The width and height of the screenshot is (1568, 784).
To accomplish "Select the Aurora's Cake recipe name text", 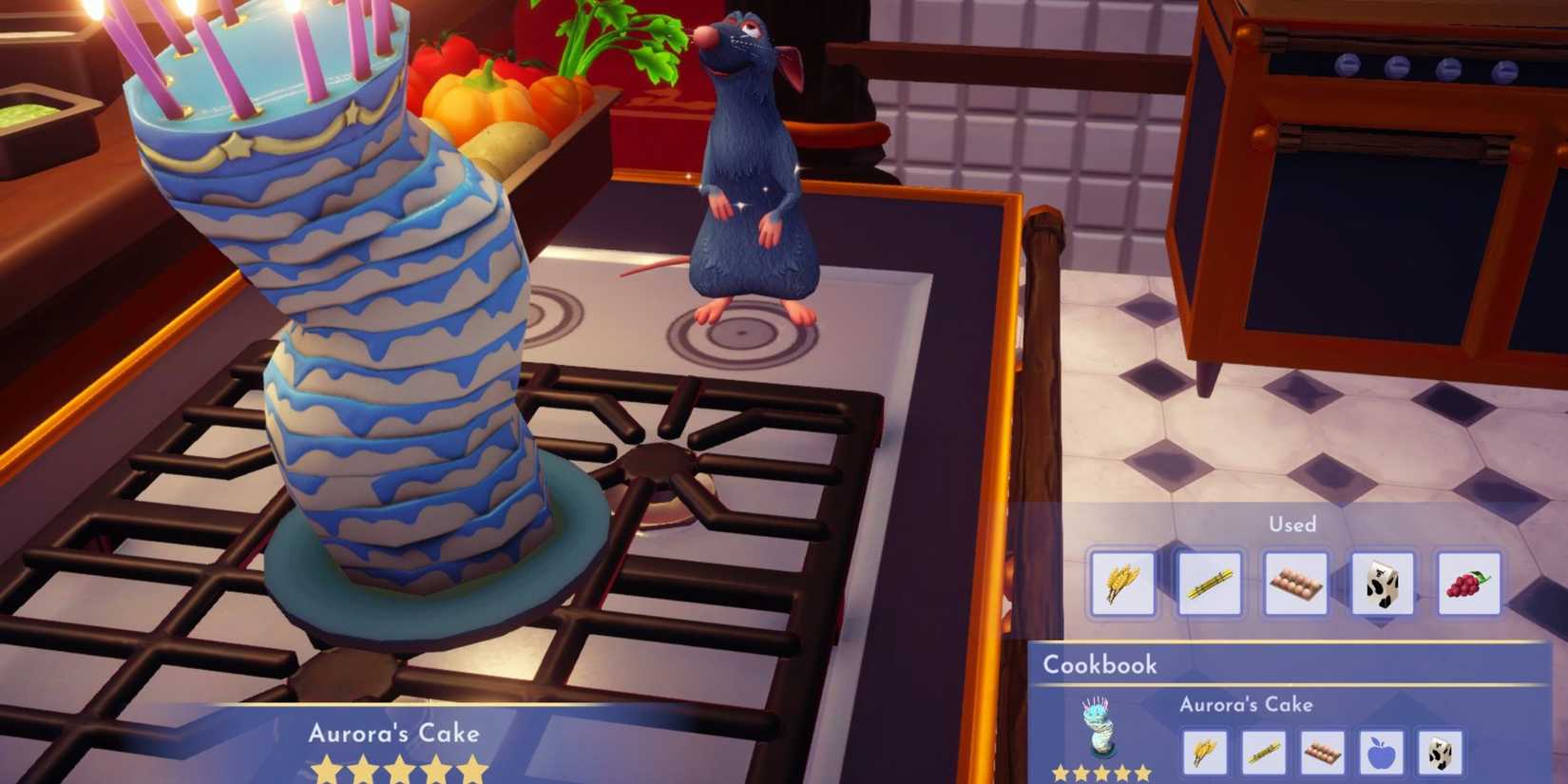I will click(x=1245, y=704).
